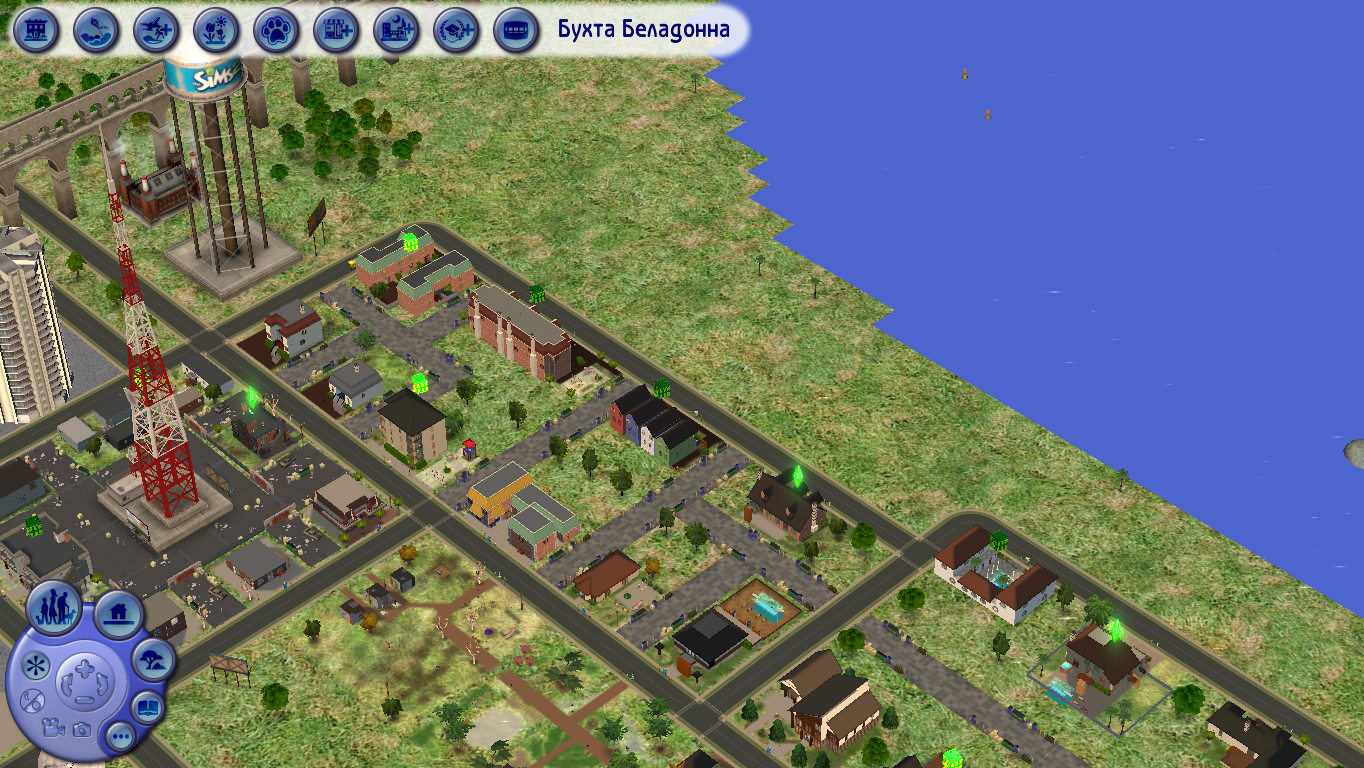Open the neighborhood story book
The image size is (1364, 768).
[x=148, y=708]
